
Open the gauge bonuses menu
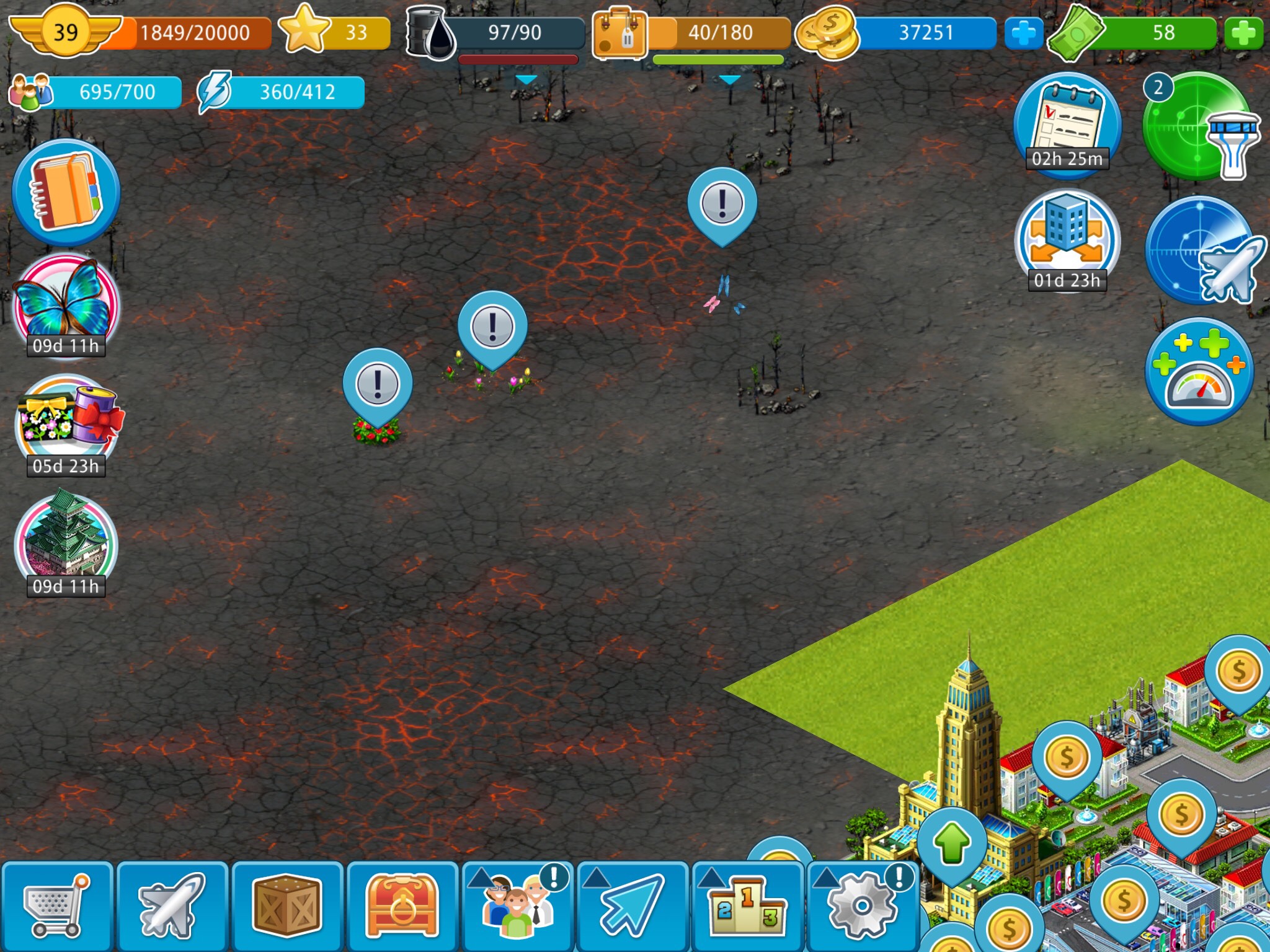pyautogui.click(x=1199, y=372)
